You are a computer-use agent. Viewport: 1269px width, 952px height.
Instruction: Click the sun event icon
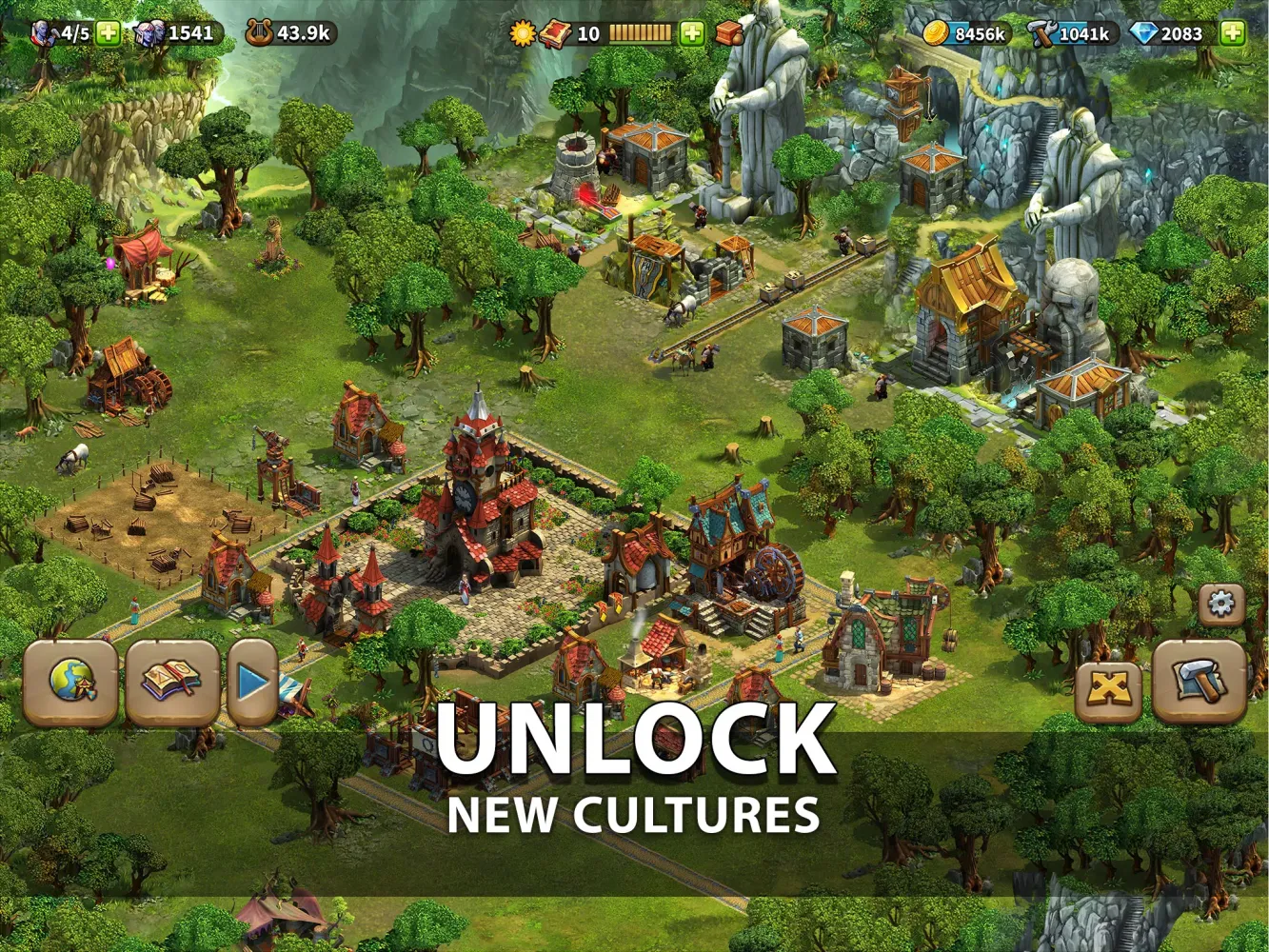[519, 31]
